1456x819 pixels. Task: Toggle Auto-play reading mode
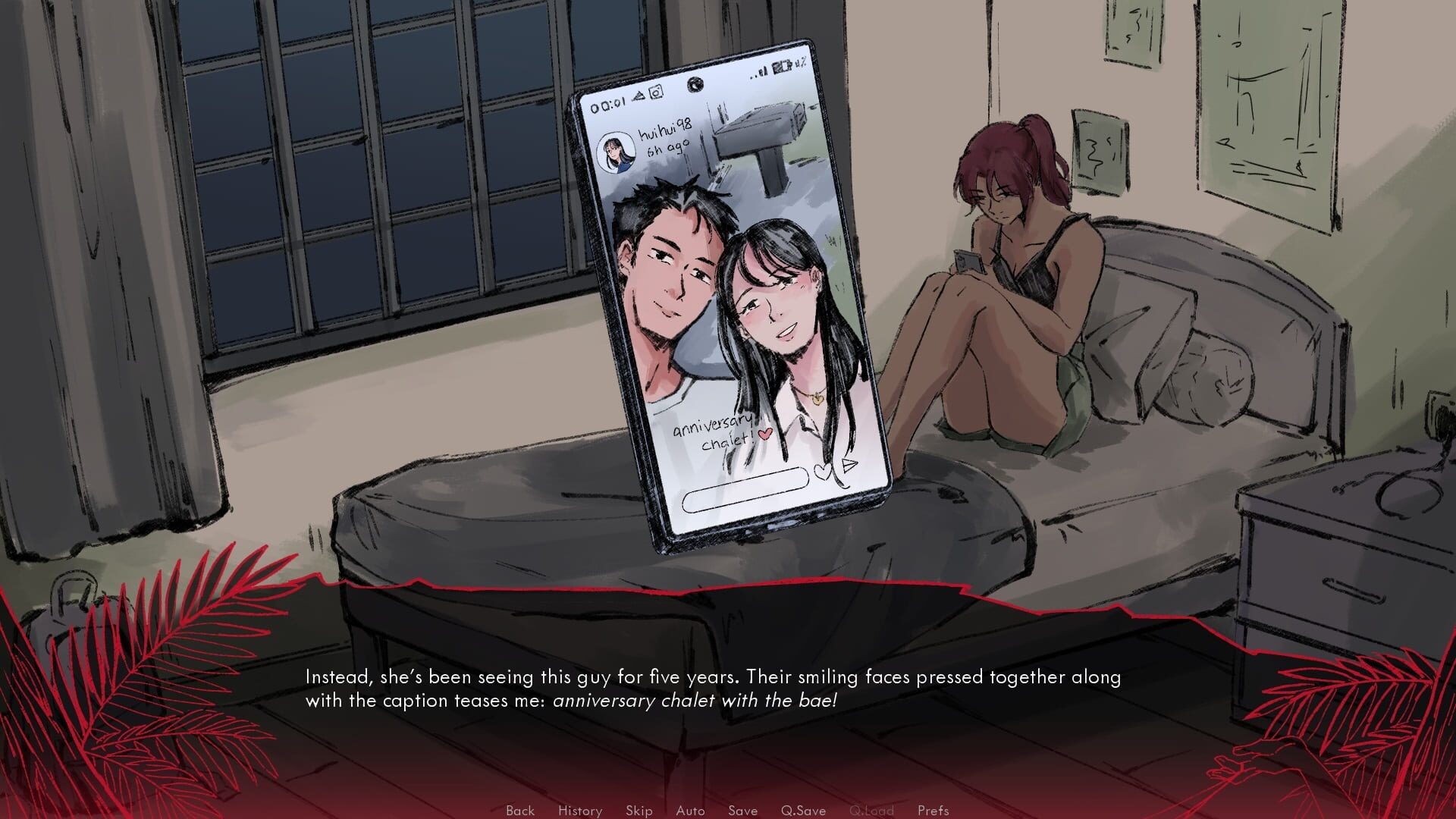point(690,810)
